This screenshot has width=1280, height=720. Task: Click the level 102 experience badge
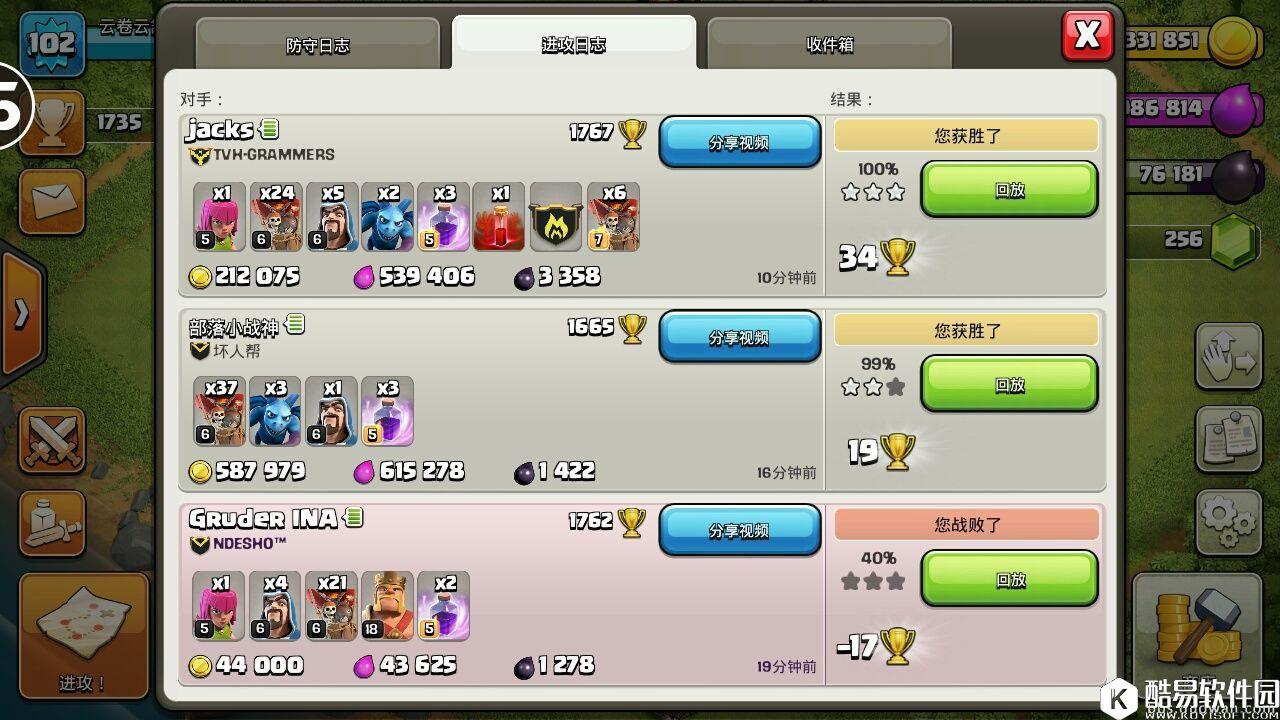click(x=51, y=42)
